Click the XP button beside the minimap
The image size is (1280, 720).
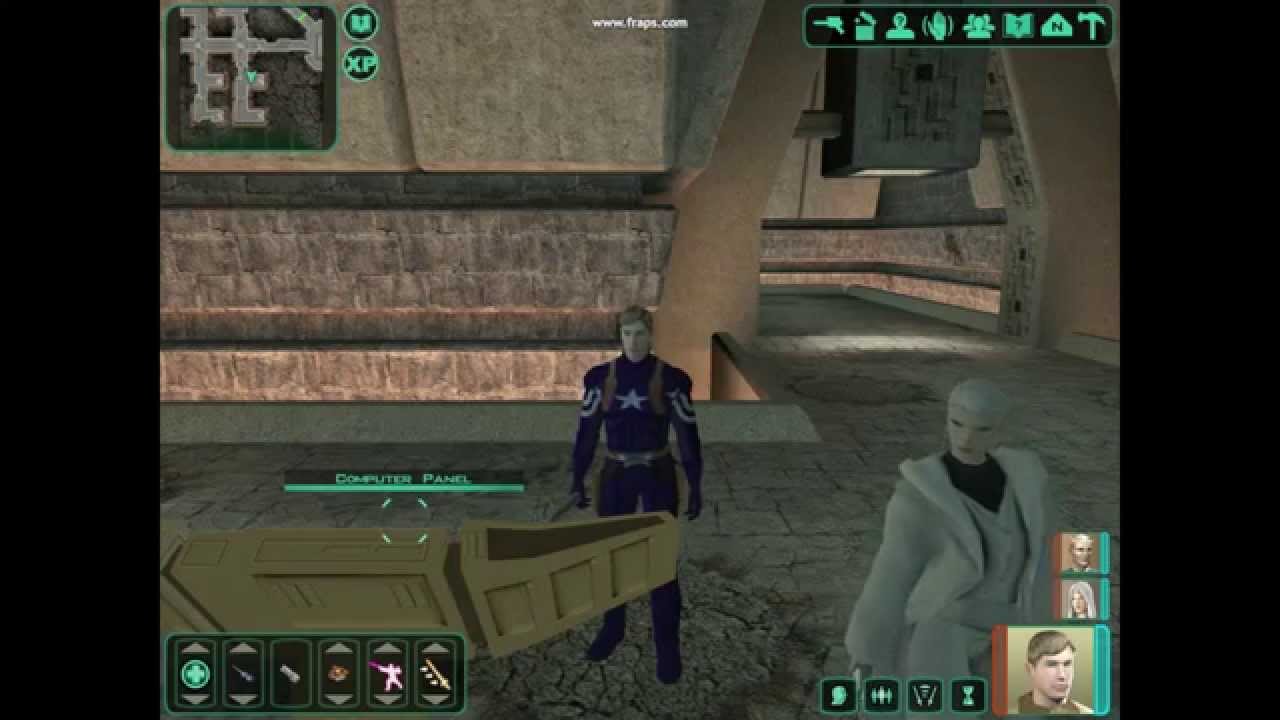[360, 65]
